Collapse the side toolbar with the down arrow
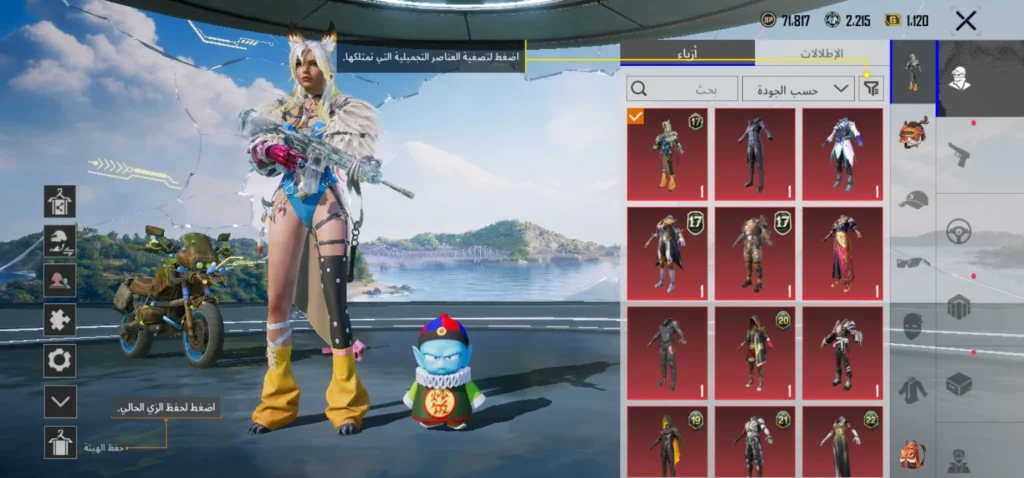 click(60, 401)
